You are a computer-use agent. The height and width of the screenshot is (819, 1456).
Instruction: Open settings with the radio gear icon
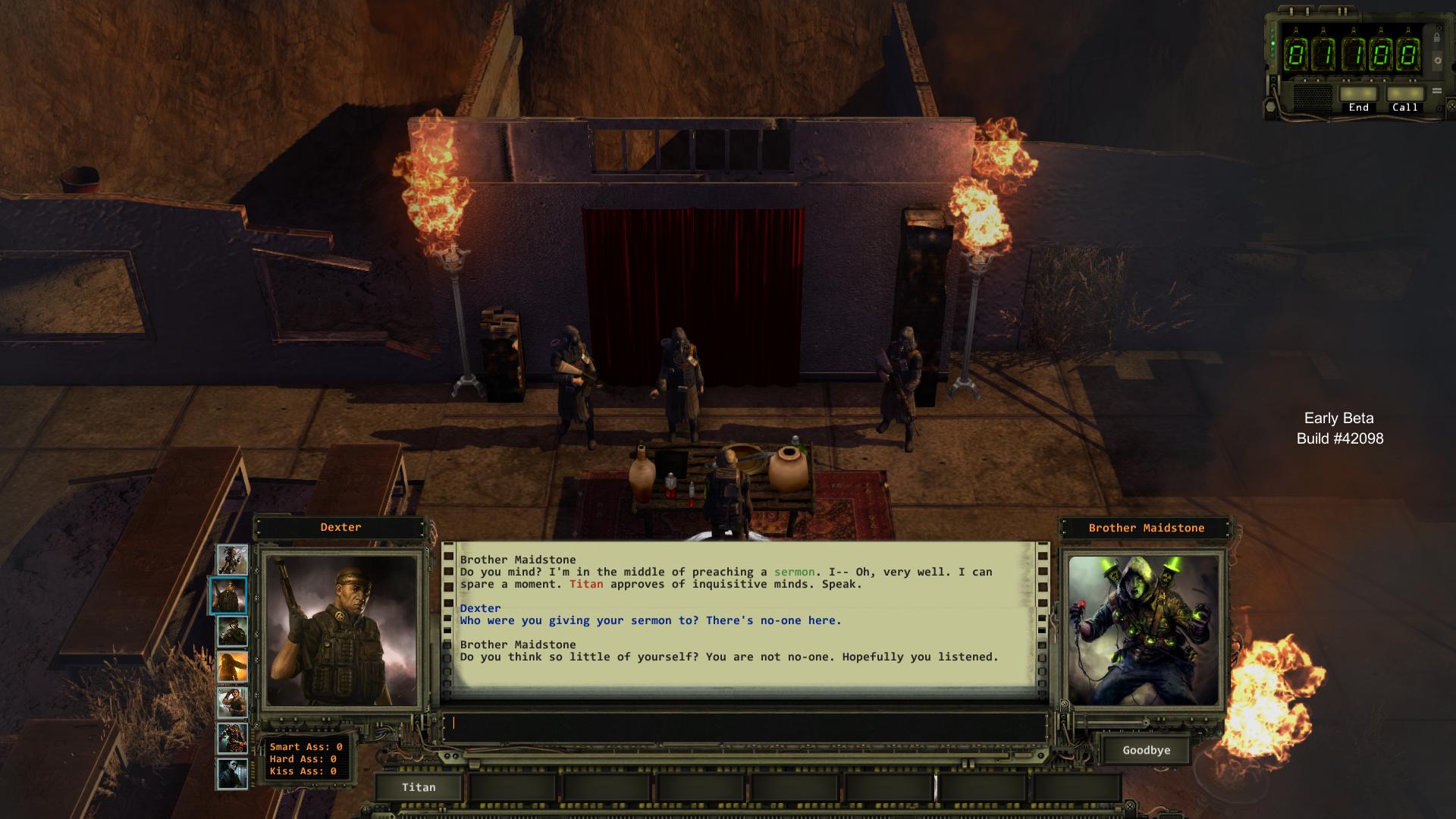1437,61
